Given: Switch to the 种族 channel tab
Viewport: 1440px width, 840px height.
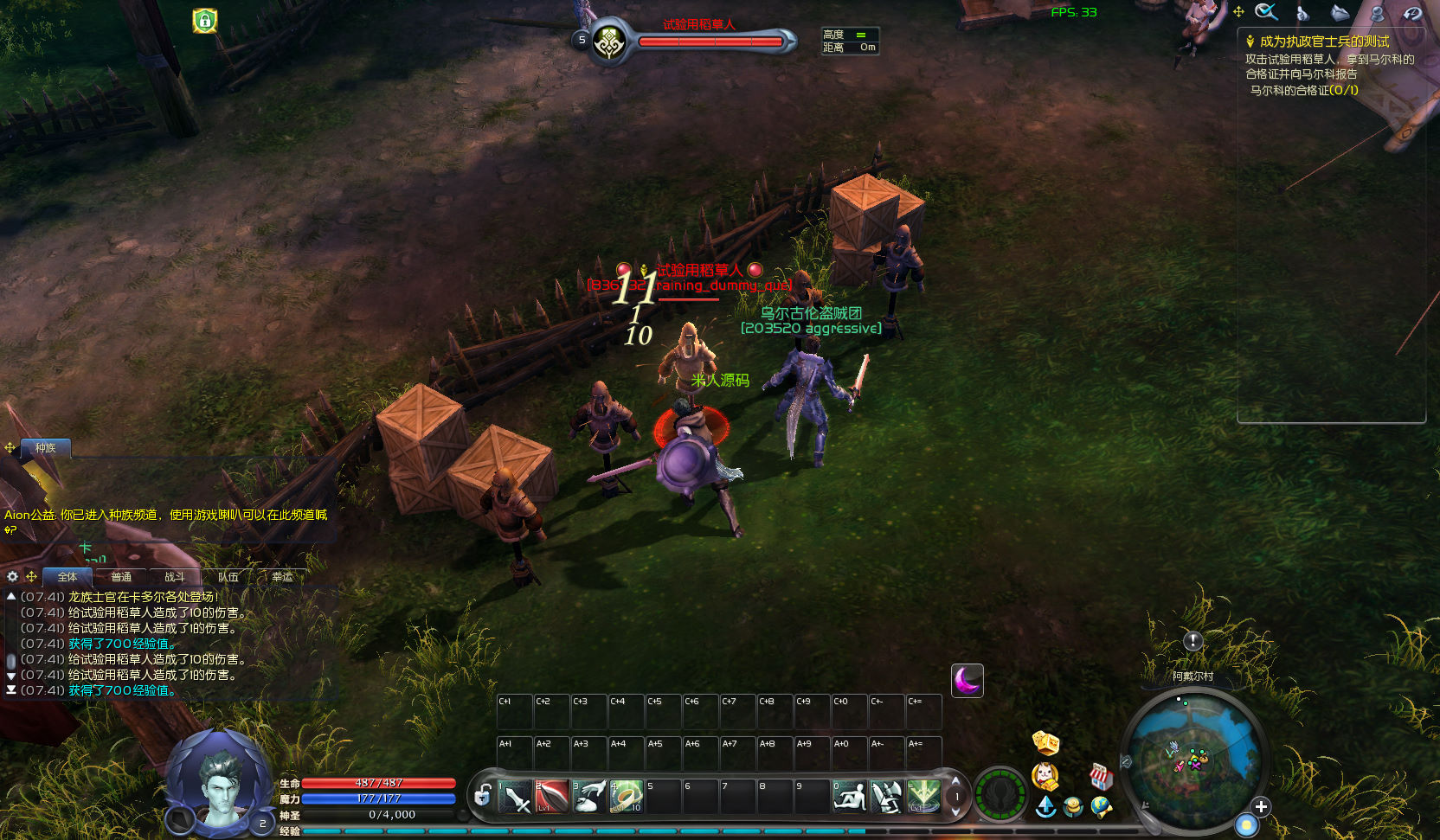Looking at the screenshot, I should (46, 448).
